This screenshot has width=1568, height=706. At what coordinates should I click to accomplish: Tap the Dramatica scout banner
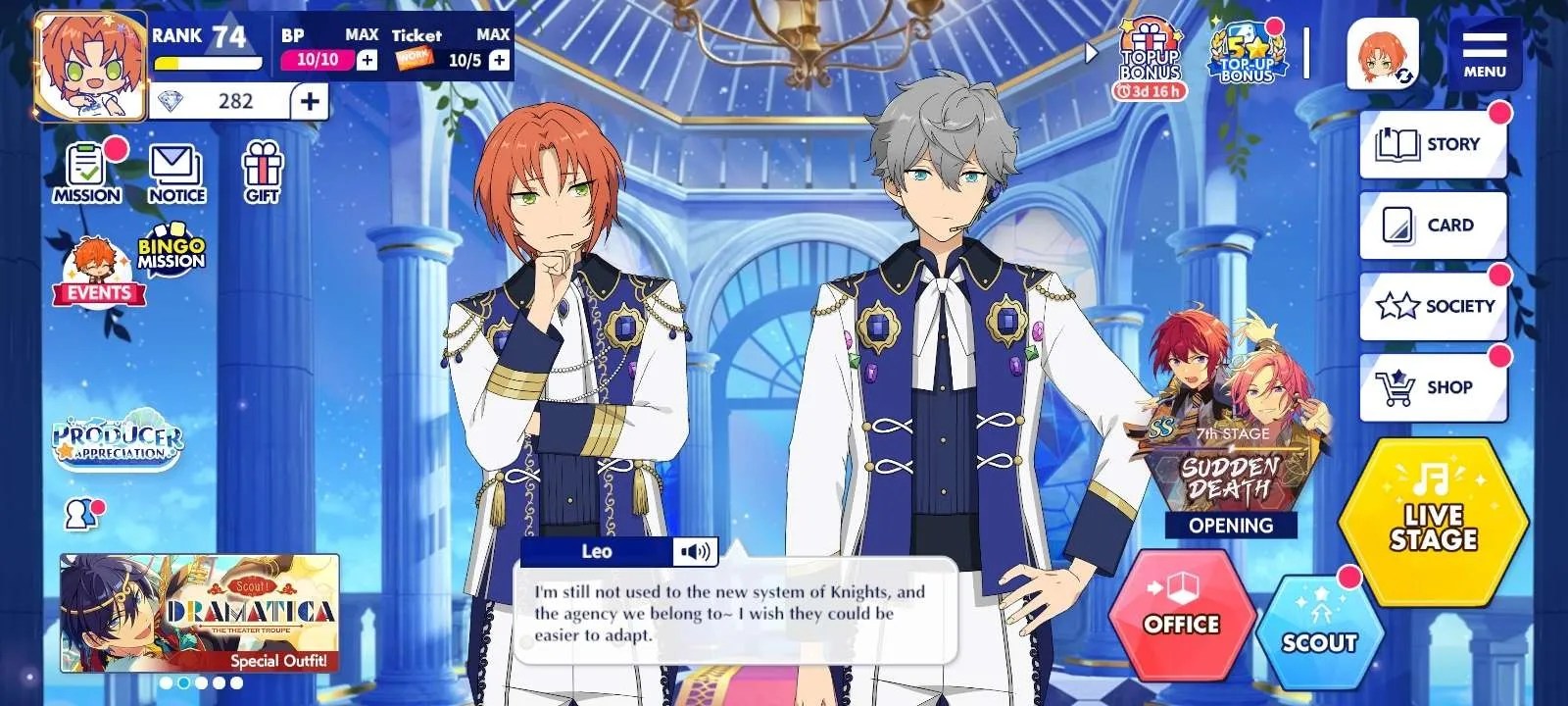[200, 613]
